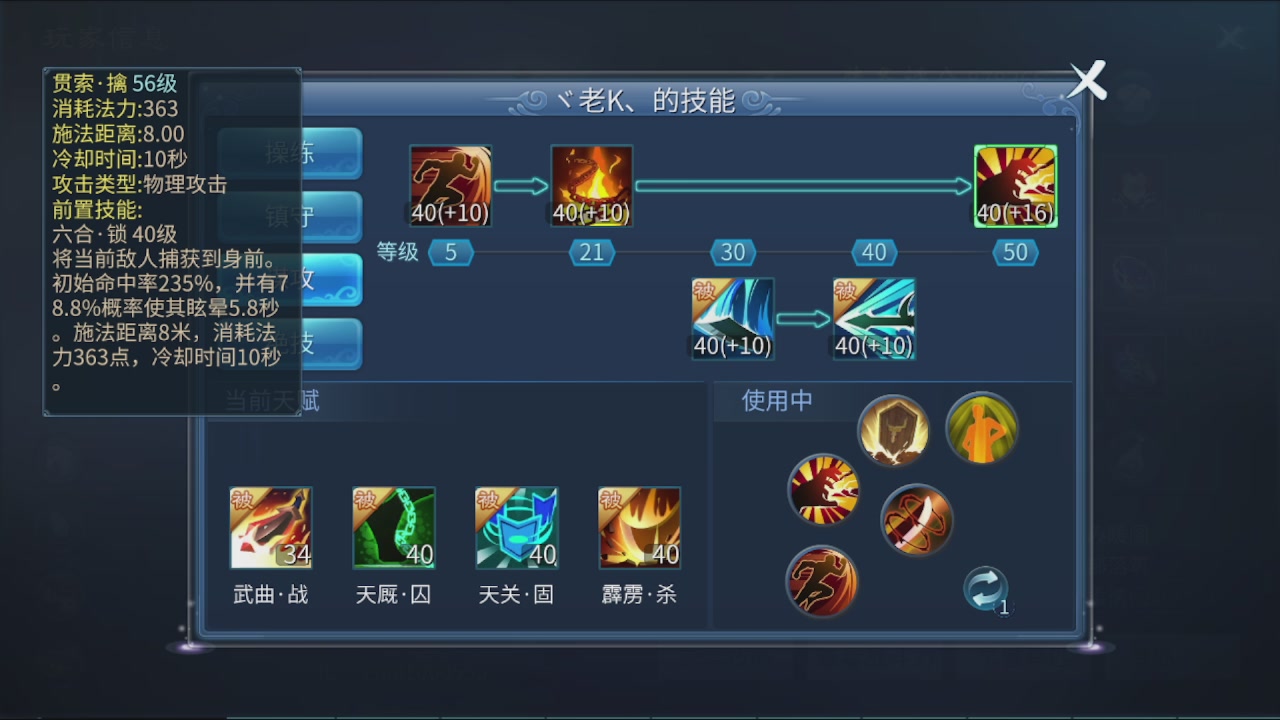
Task: Click the ox shield skill in the 使用中 panel
Action: click(893, 429)
